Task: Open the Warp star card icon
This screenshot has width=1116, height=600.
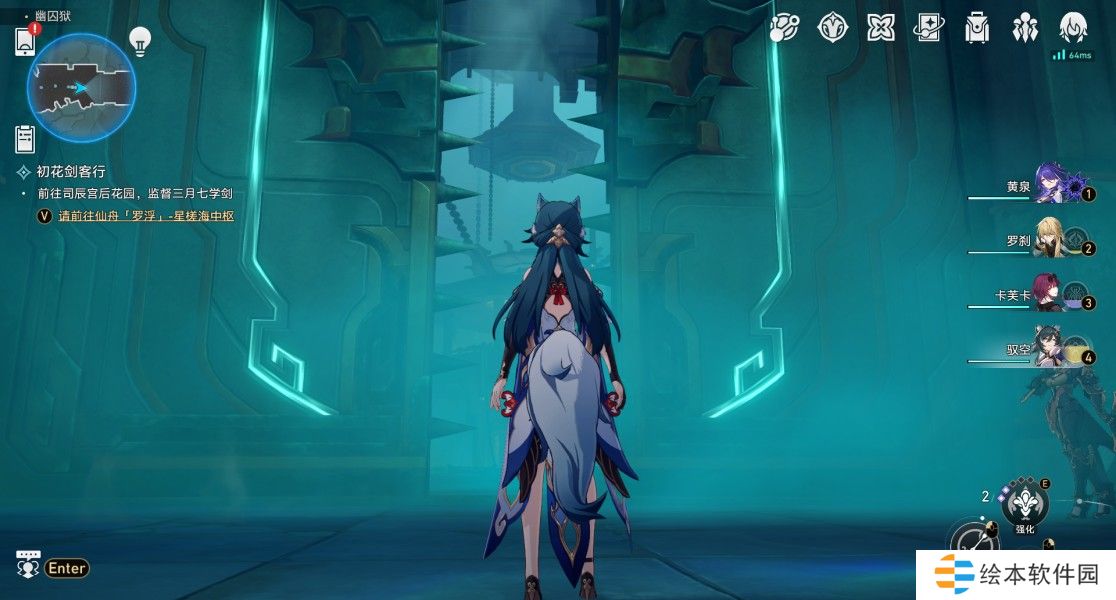Action: coord(929,28)
